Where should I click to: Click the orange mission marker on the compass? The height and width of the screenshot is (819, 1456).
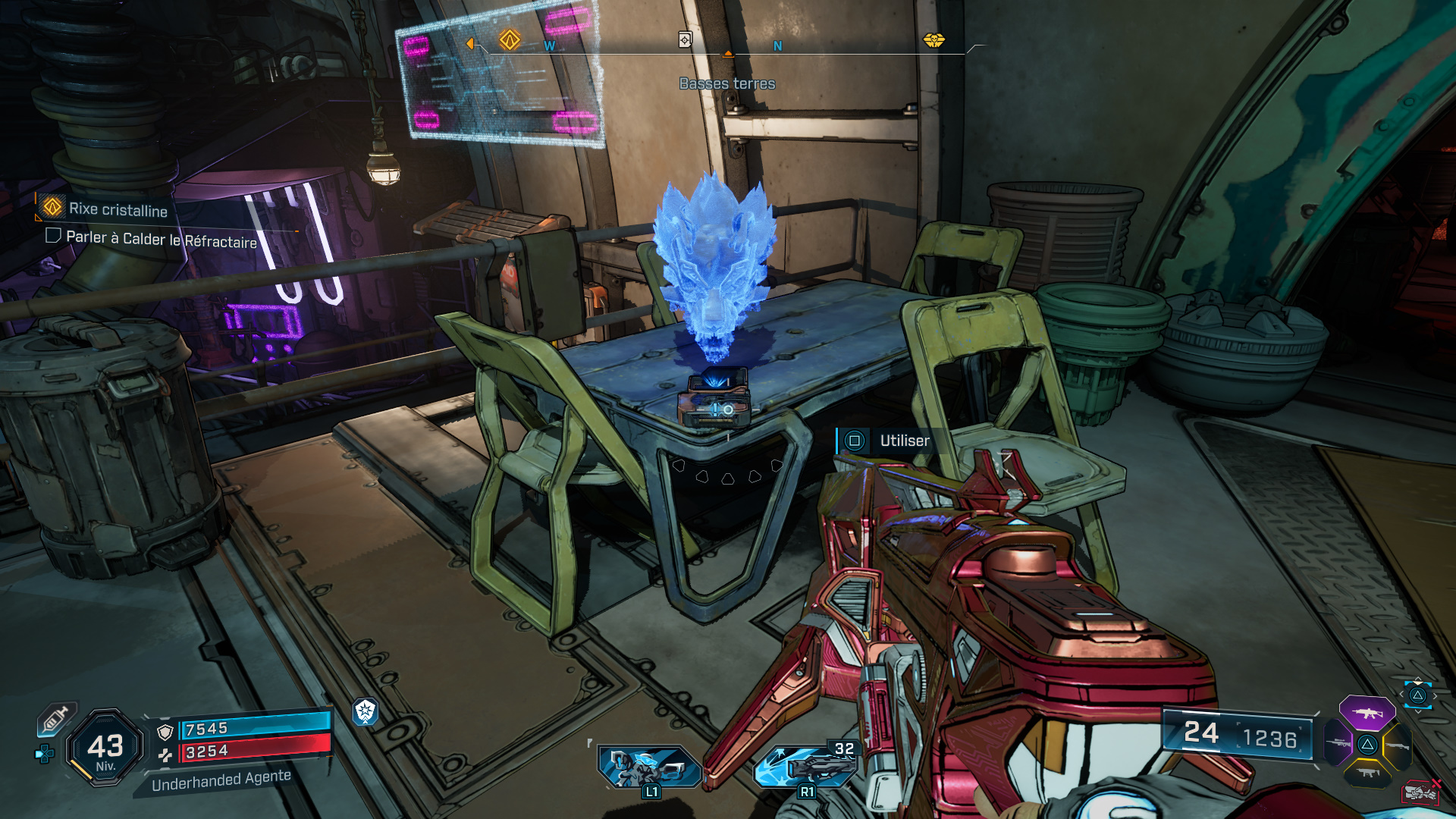(x=510, y=39)
